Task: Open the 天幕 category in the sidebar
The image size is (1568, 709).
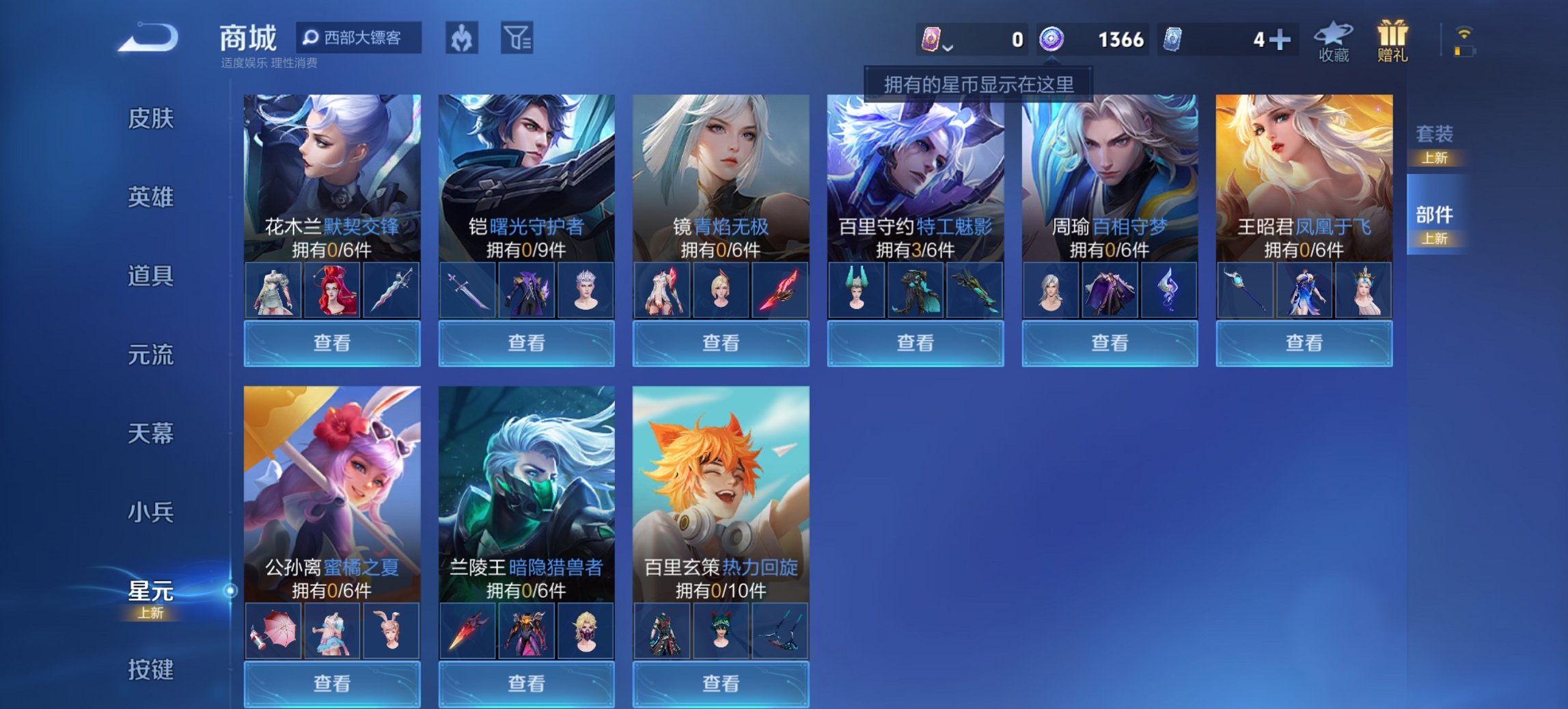Action: click(x=150, y=433)
